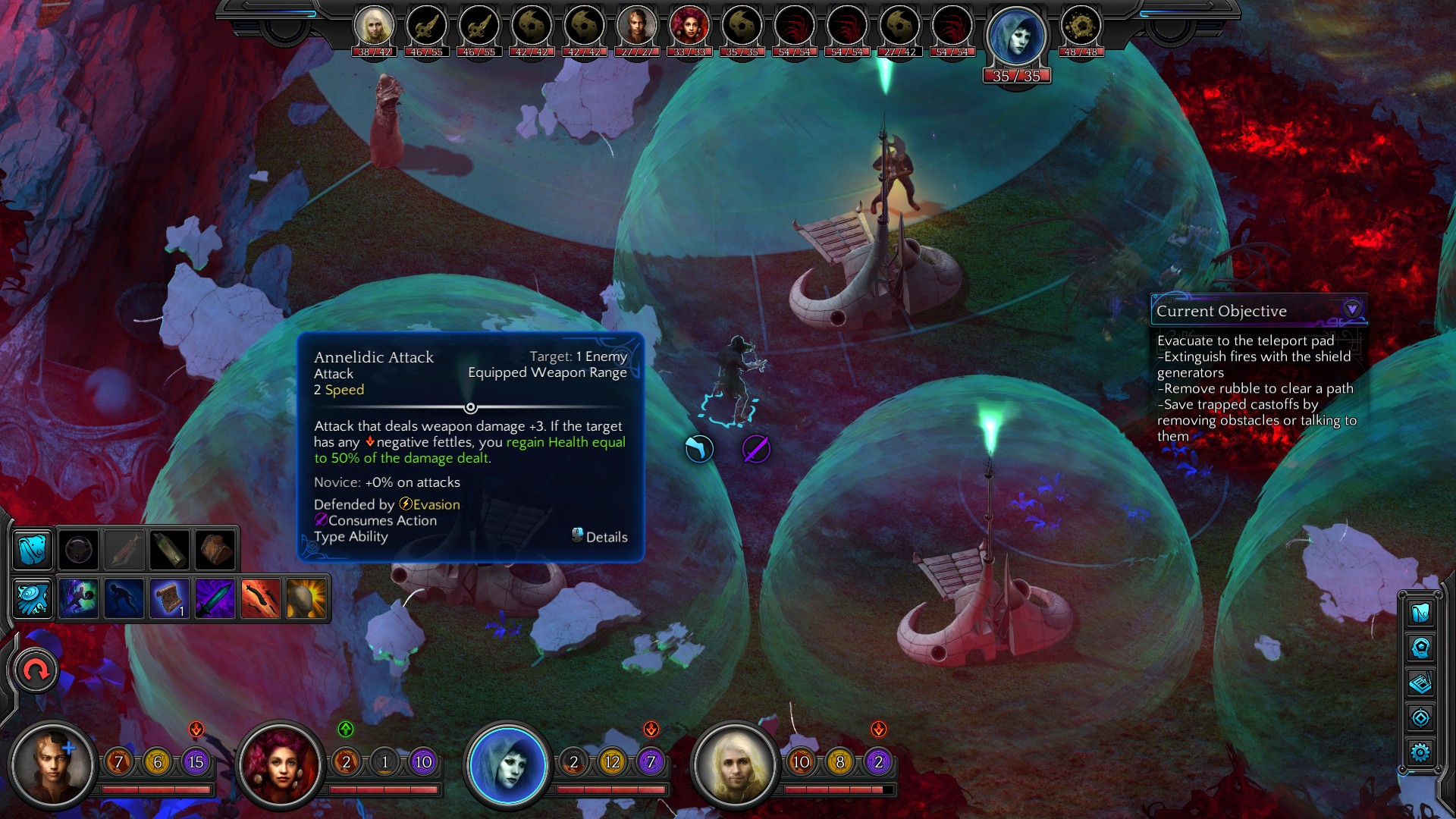Image resolution: width=1456 pixels, height=819 pixels.
Task: Select the leftmost green teleport-figure ability
Action: 80,598
